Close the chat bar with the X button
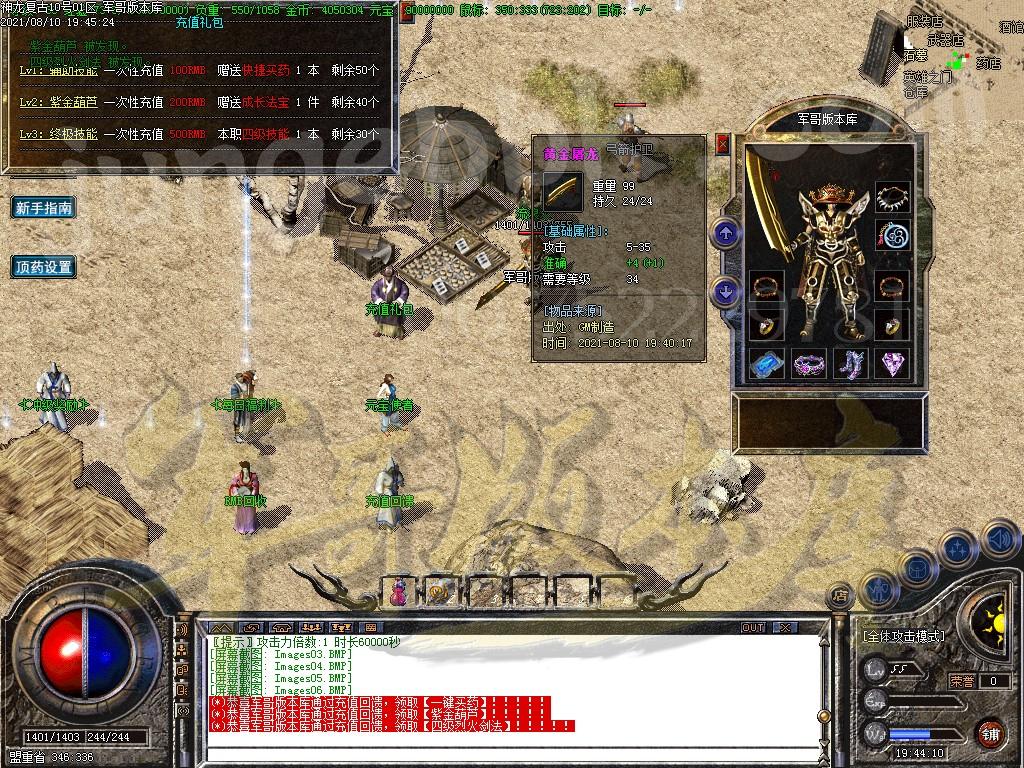Screen dimensions: 1024x768 [x=785, y=627]
